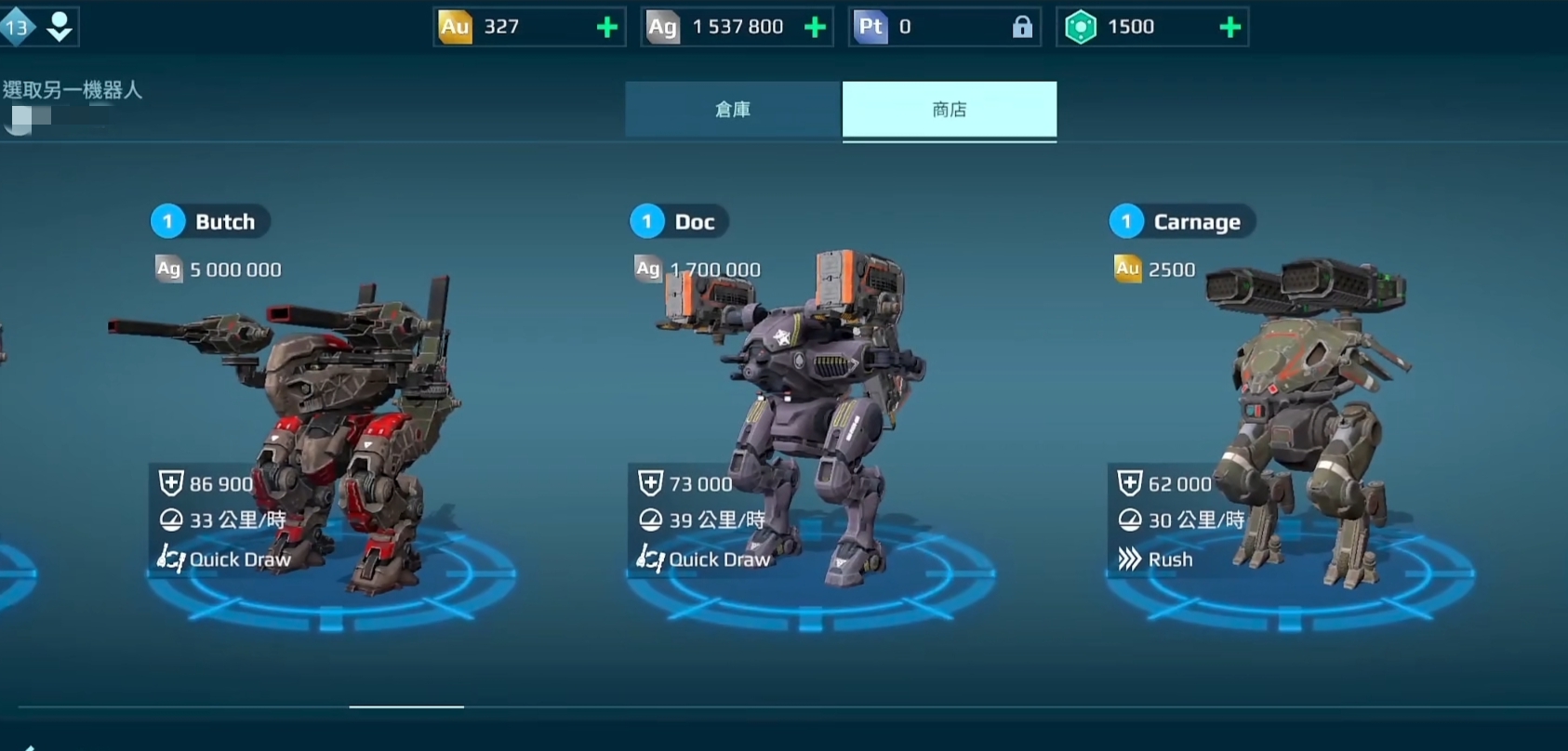Click the locked Pt platinum padlock

(1022, 27)
